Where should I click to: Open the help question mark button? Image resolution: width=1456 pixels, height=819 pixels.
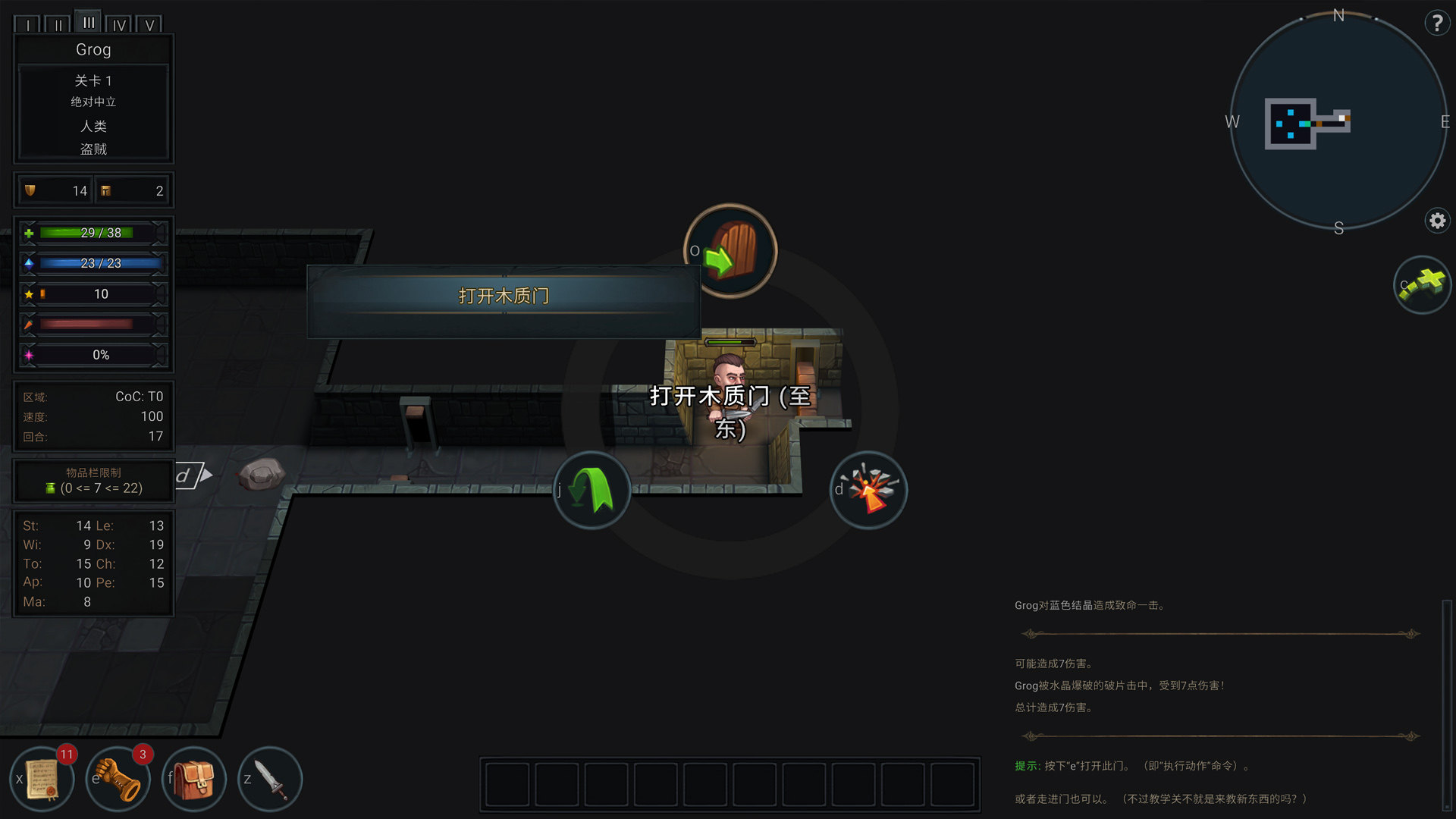(x=1436, y=24)
